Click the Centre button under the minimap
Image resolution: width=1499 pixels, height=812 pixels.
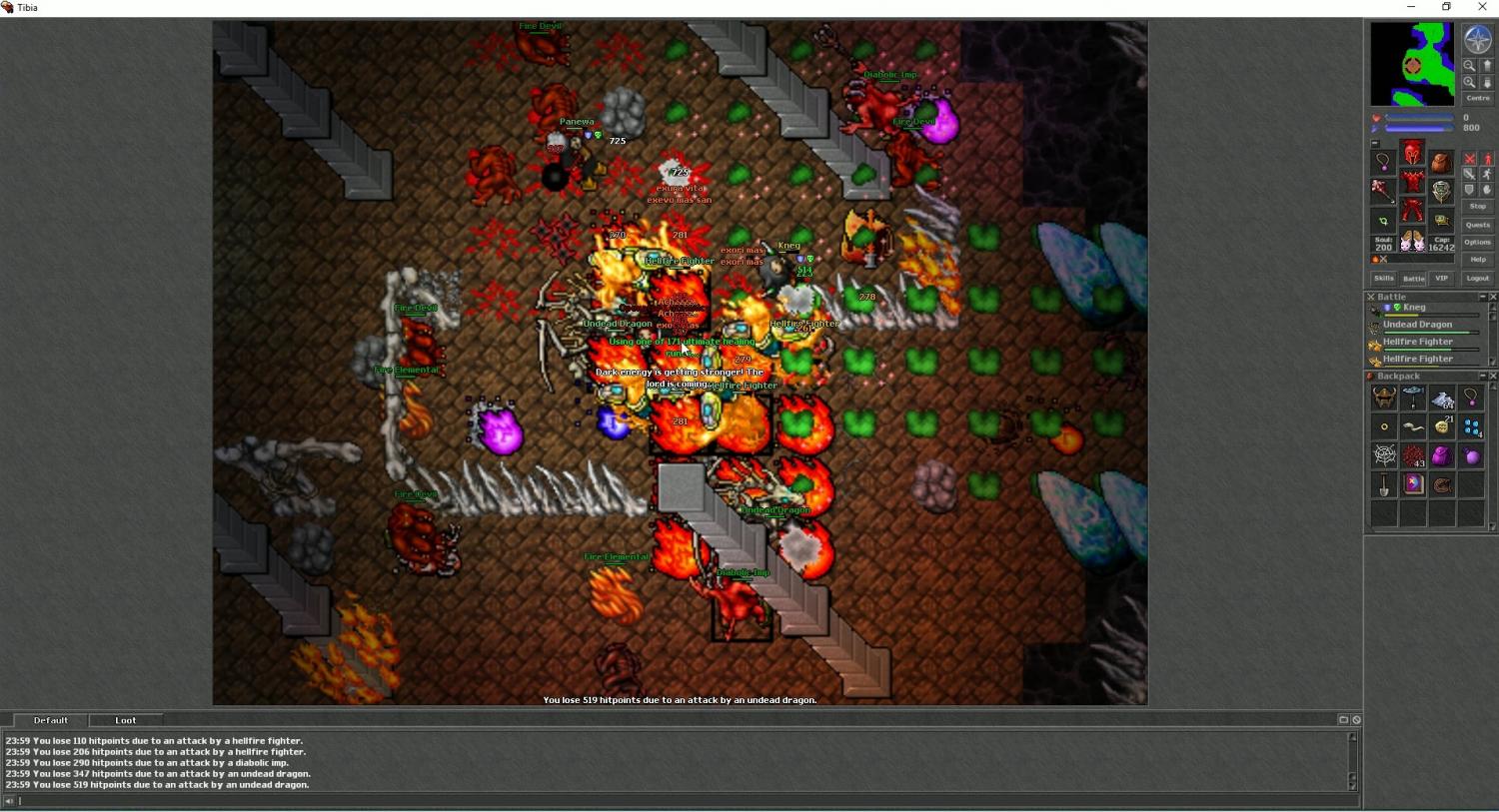[x=1477, y=98]
